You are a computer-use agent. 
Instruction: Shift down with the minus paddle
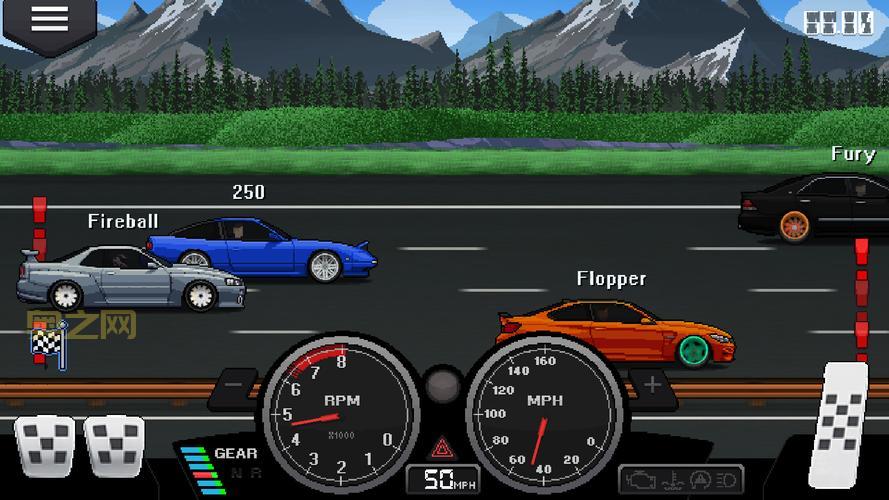click(x=236, y=384)
